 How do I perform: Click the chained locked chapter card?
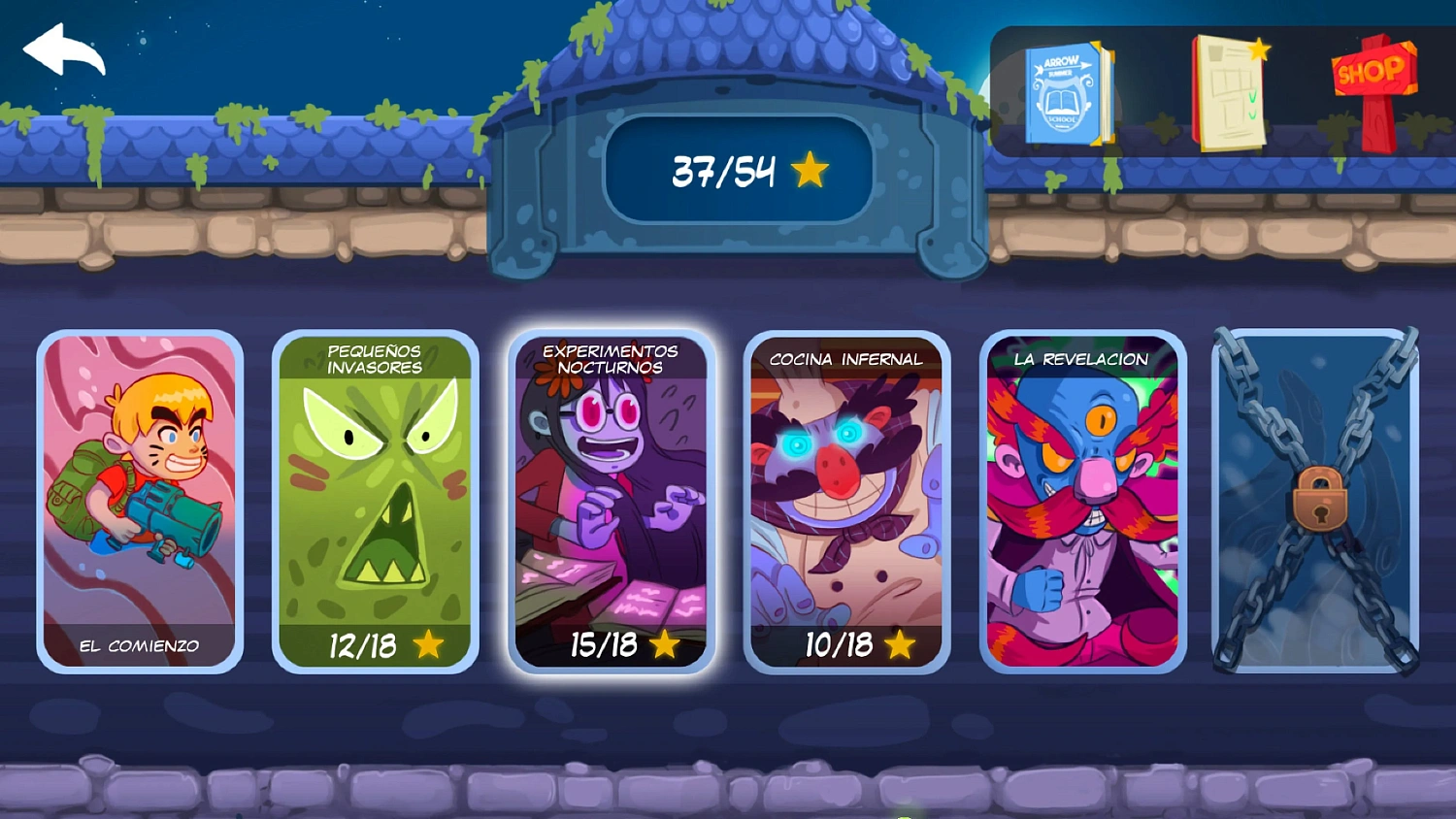coord(1315,500)
